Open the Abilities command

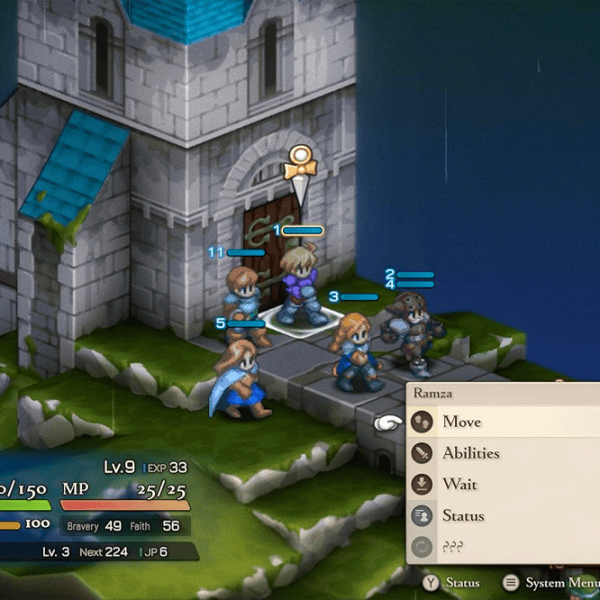(470, 453)
